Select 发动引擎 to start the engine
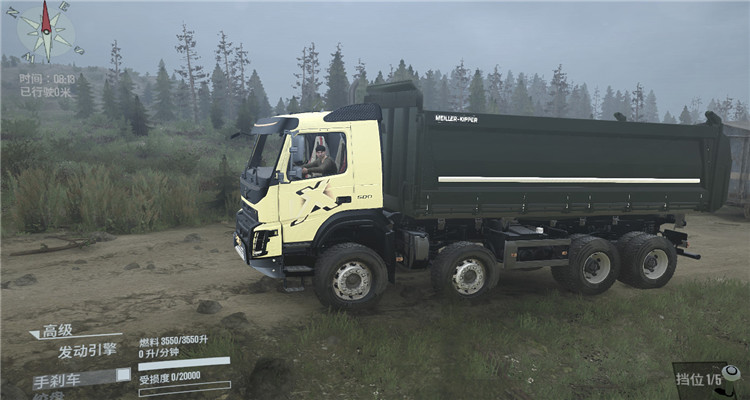 pyautogui.click(x=86, y=351)
